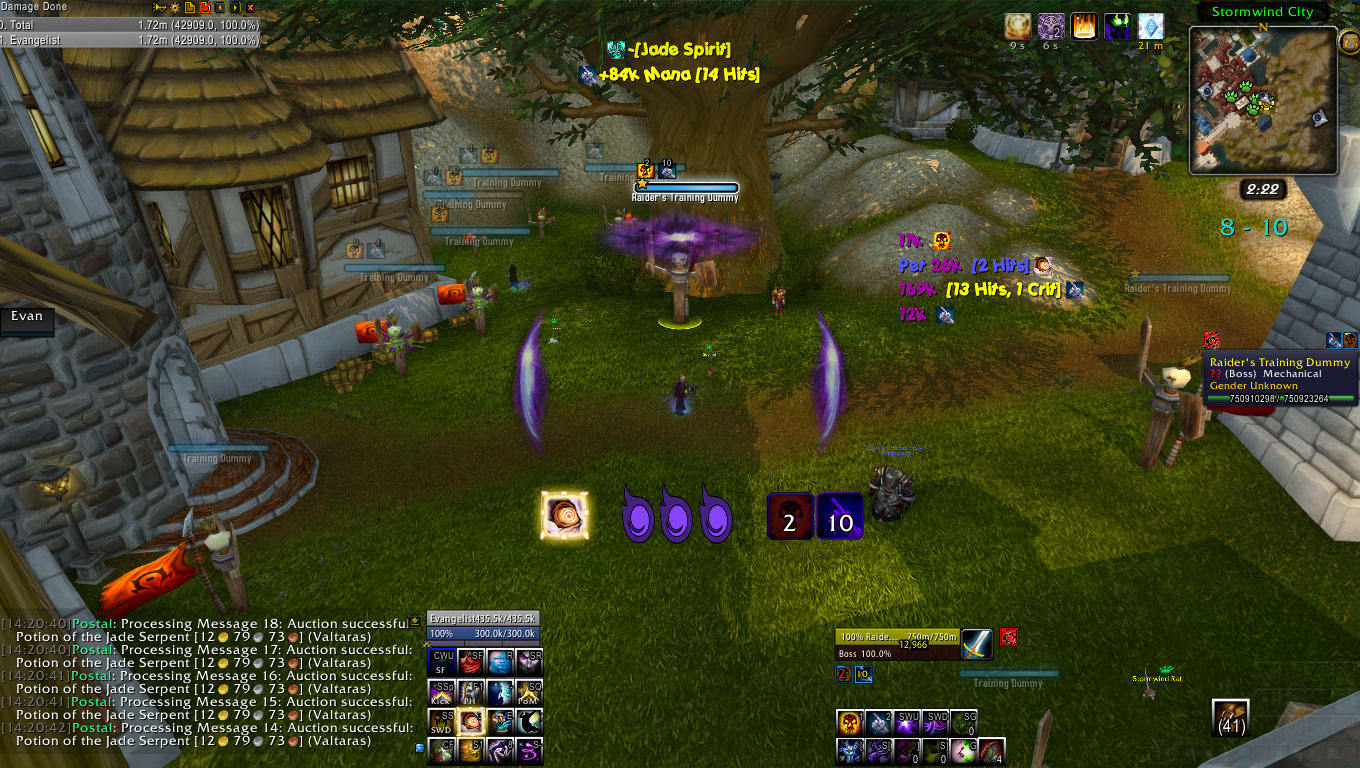Click the orange fire pillar buff icon

coord(1084,26)
